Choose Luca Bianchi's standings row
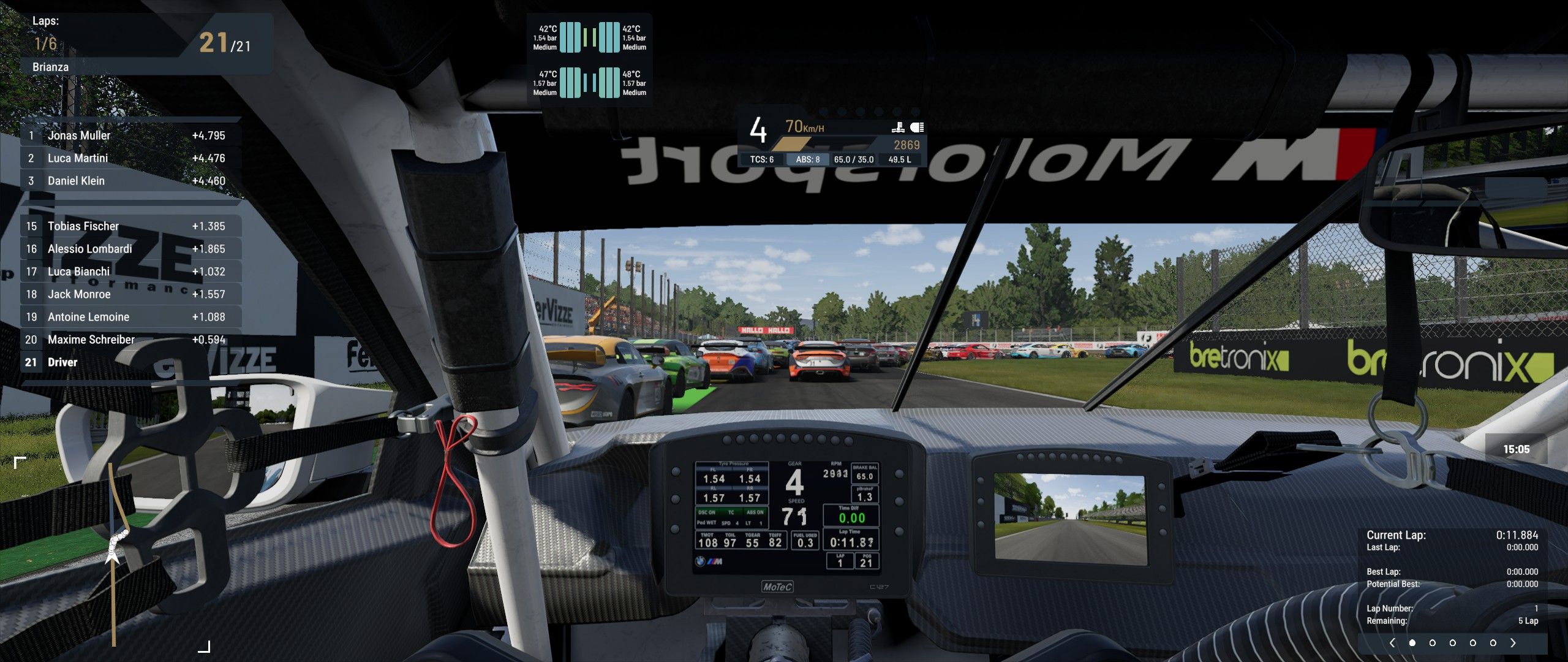Screen dimensions: 1568x662 point(130,272)
